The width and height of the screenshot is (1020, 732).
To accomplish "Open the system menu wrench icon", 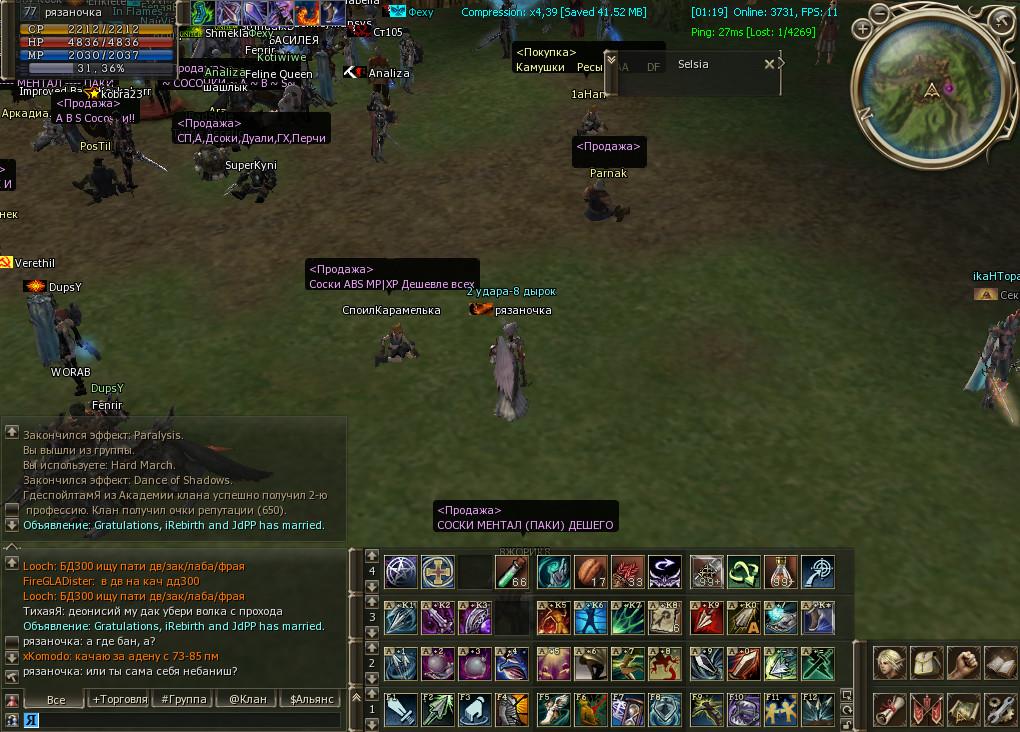I will coord(1001,709).
